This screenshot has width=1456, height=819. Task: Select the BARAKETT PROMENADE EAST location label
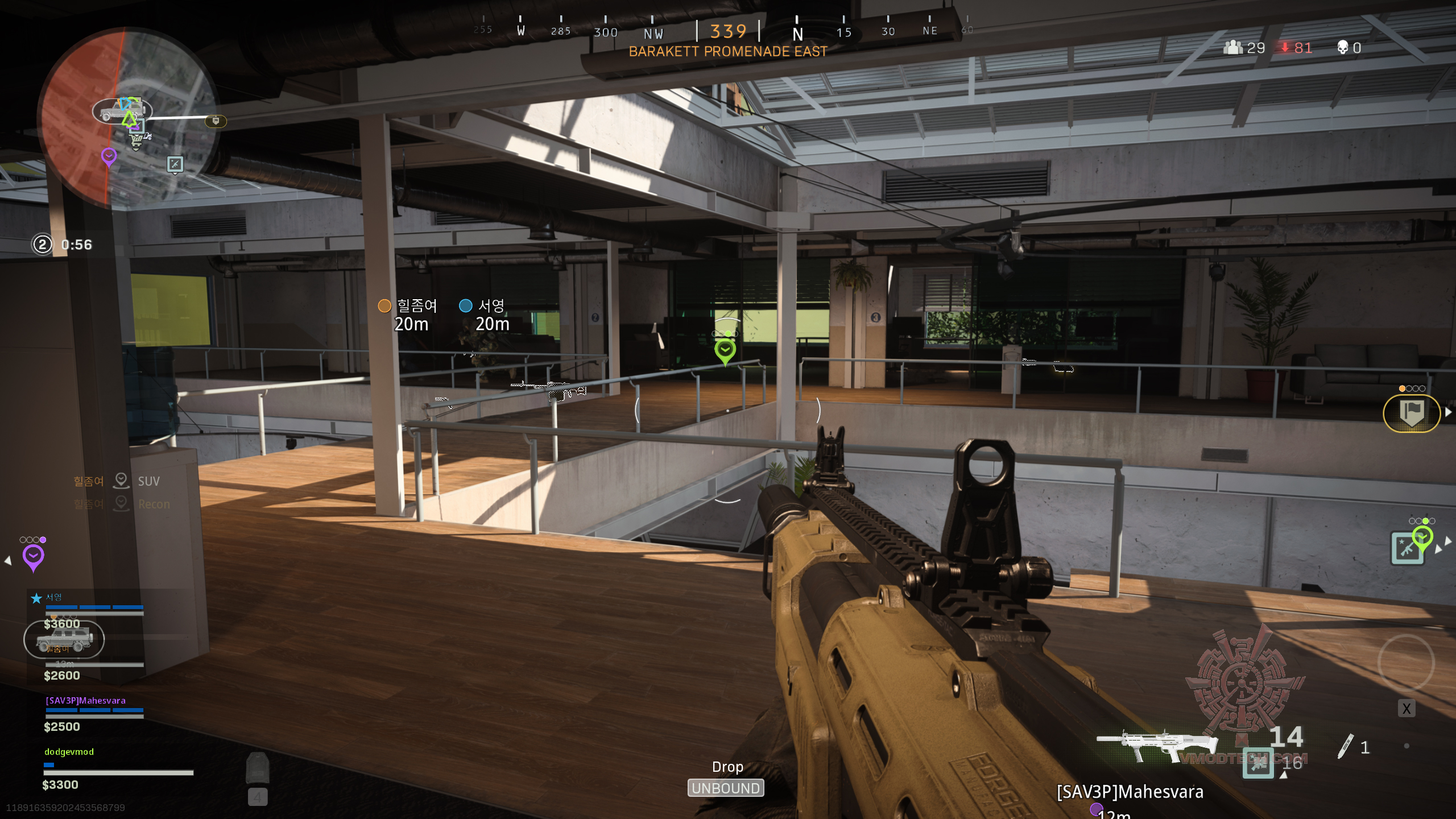728,51
